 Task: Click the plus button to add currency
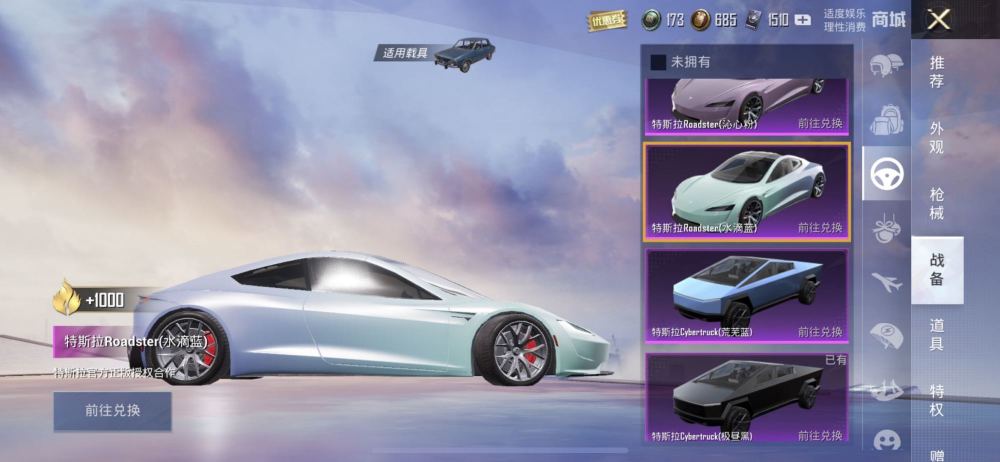[802, 19]
